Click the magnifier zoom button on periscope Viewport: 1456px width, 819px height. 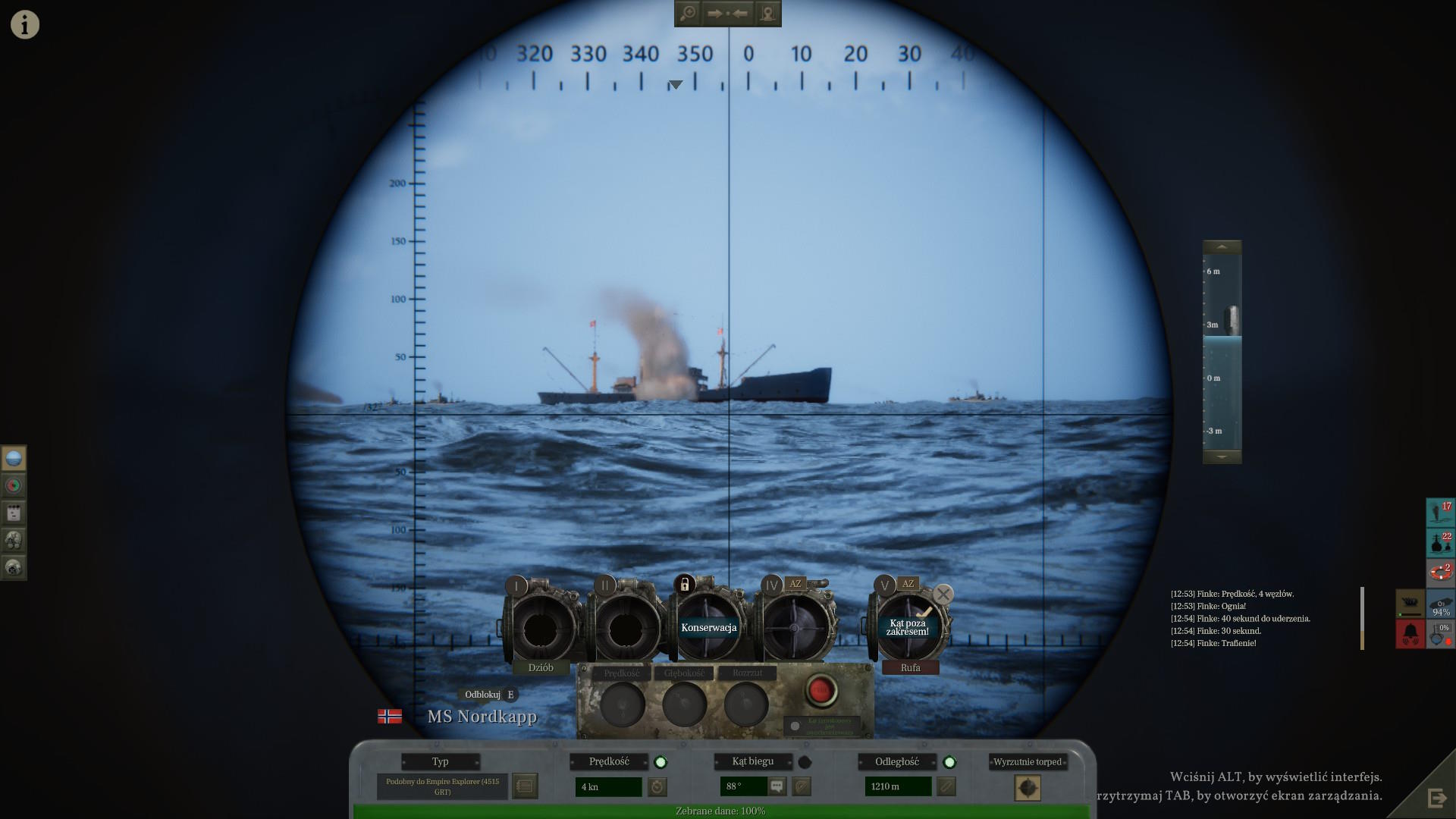pos(688,14)
